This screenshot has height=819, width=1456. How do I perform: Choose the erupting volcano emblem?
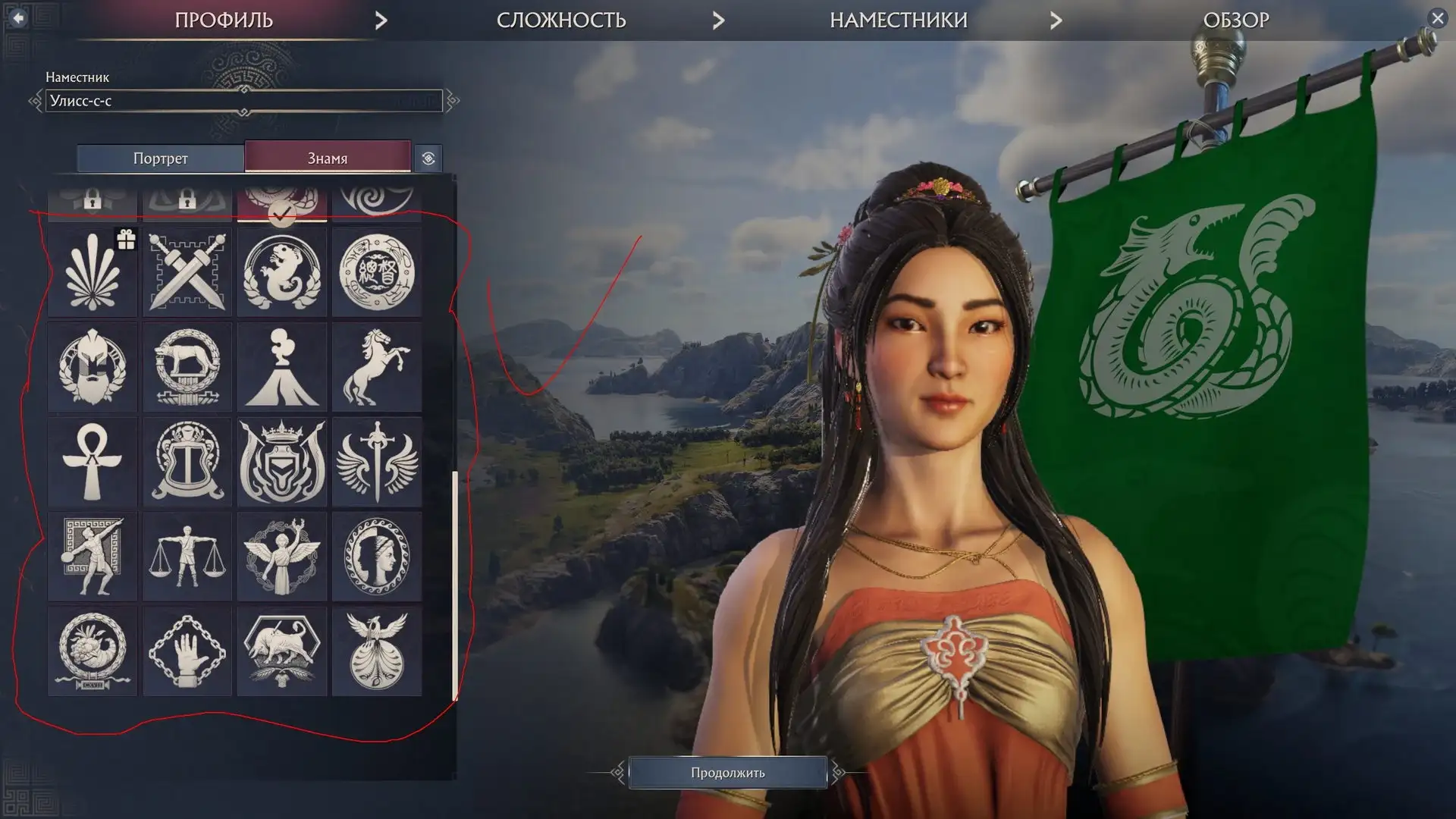coord(282,367)
